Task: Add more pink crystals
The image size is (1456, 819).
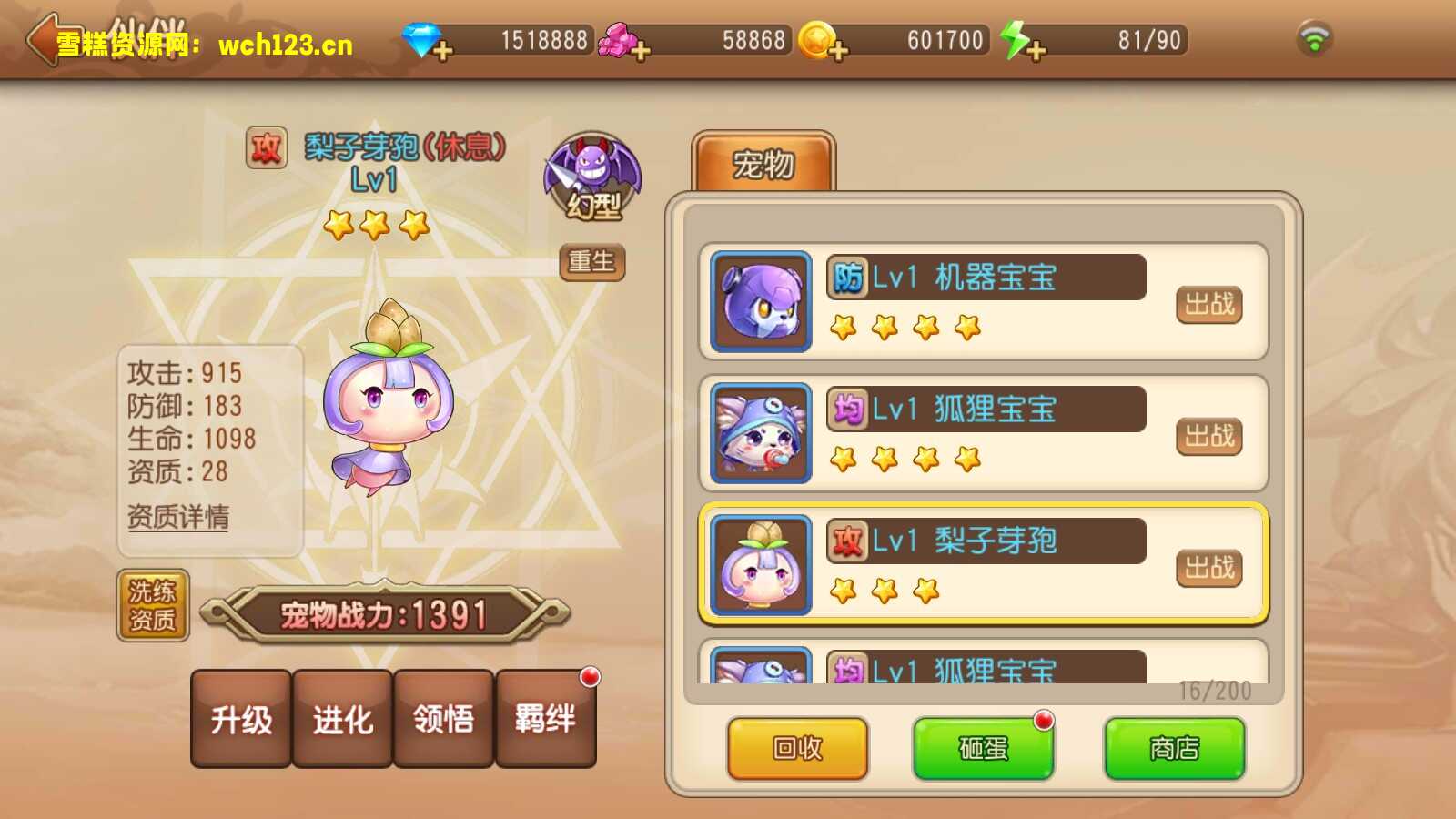Action: click(640, 50)
